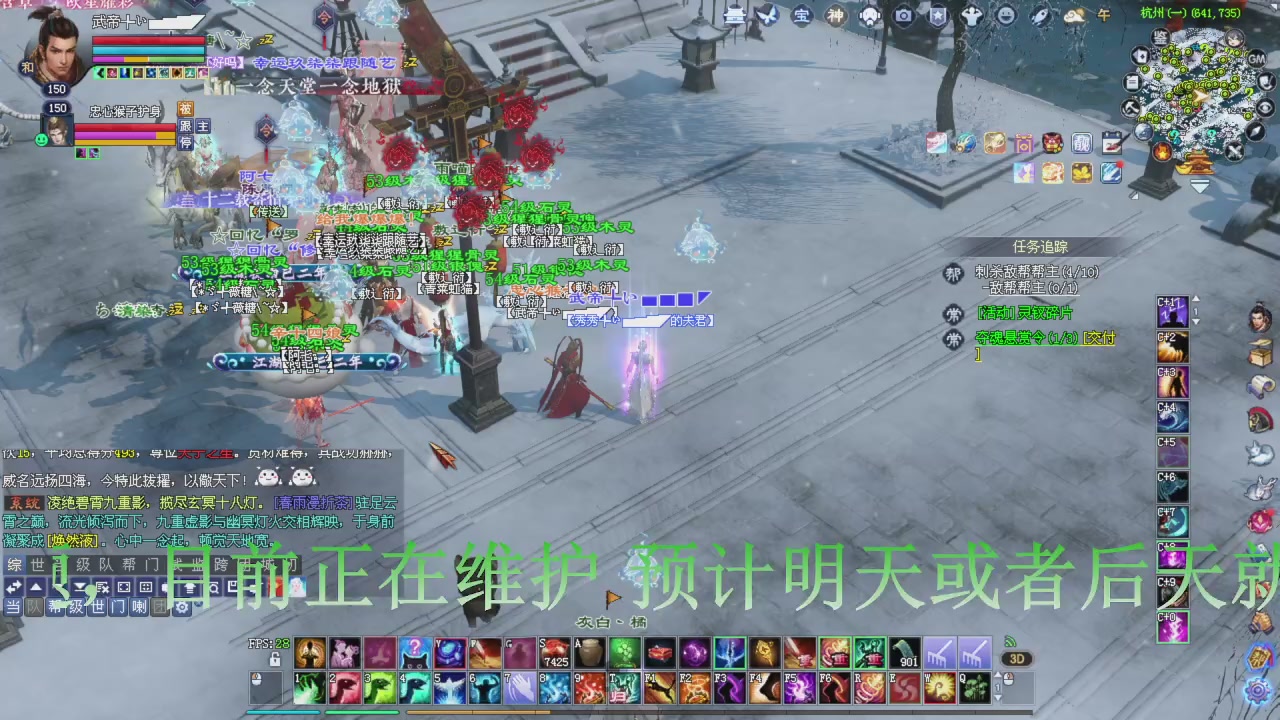Click the camera screenshot icon in the top bar
Viewport: 1280px width, 720px height.
[x=903, y=16]
